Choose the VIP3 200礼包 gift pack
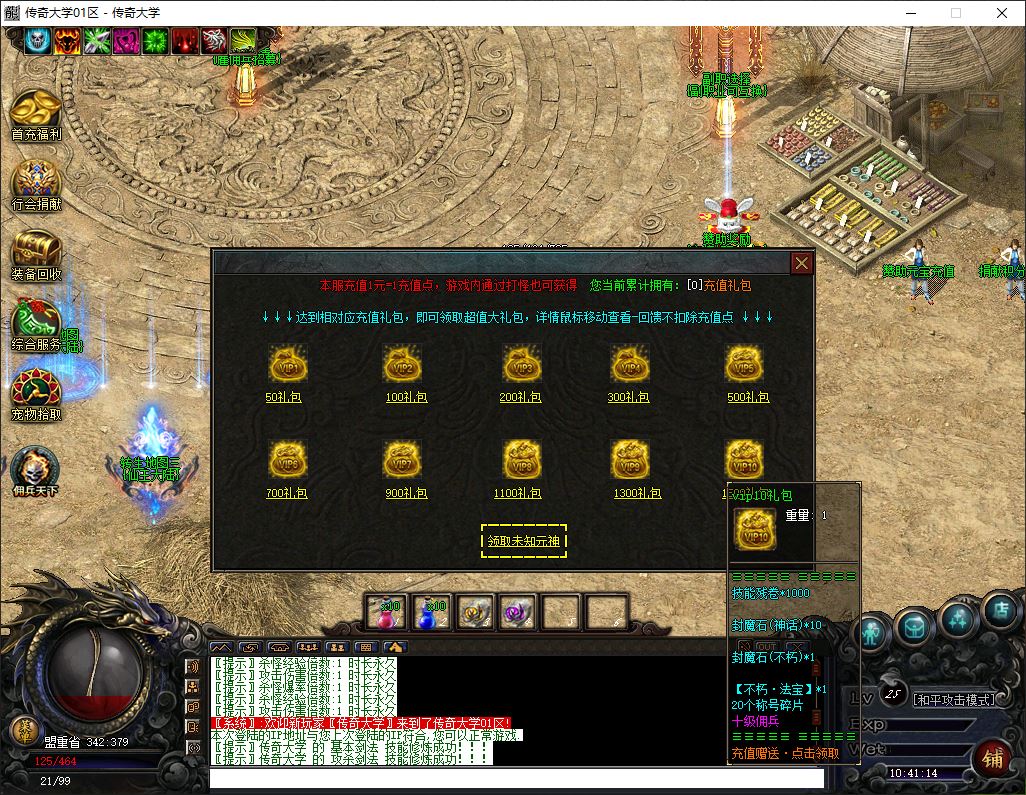This screenshot has height=795, width=1026. (521, 365)
